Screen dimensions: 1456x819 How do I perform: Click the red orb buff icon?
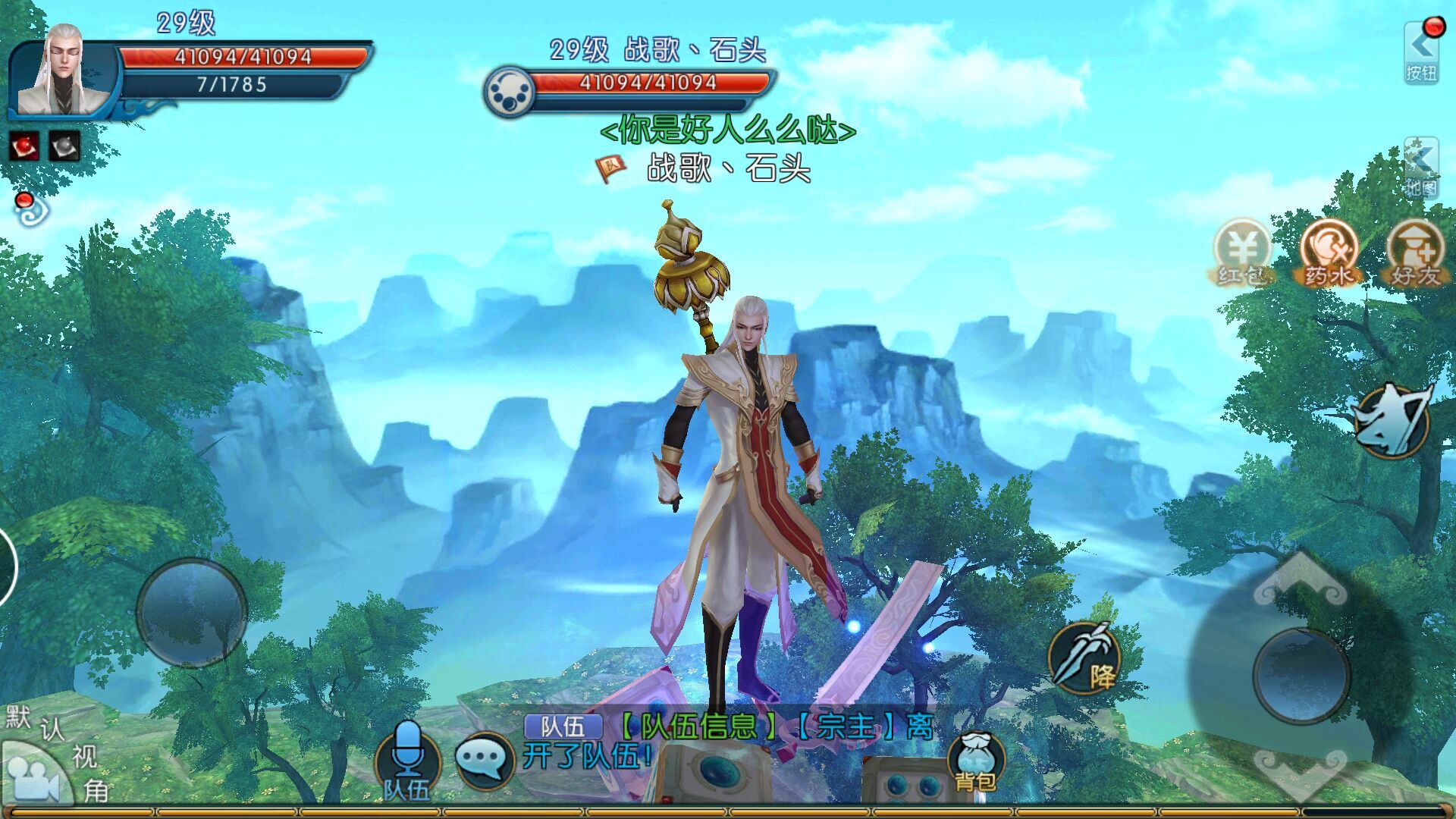click(24, 146)
